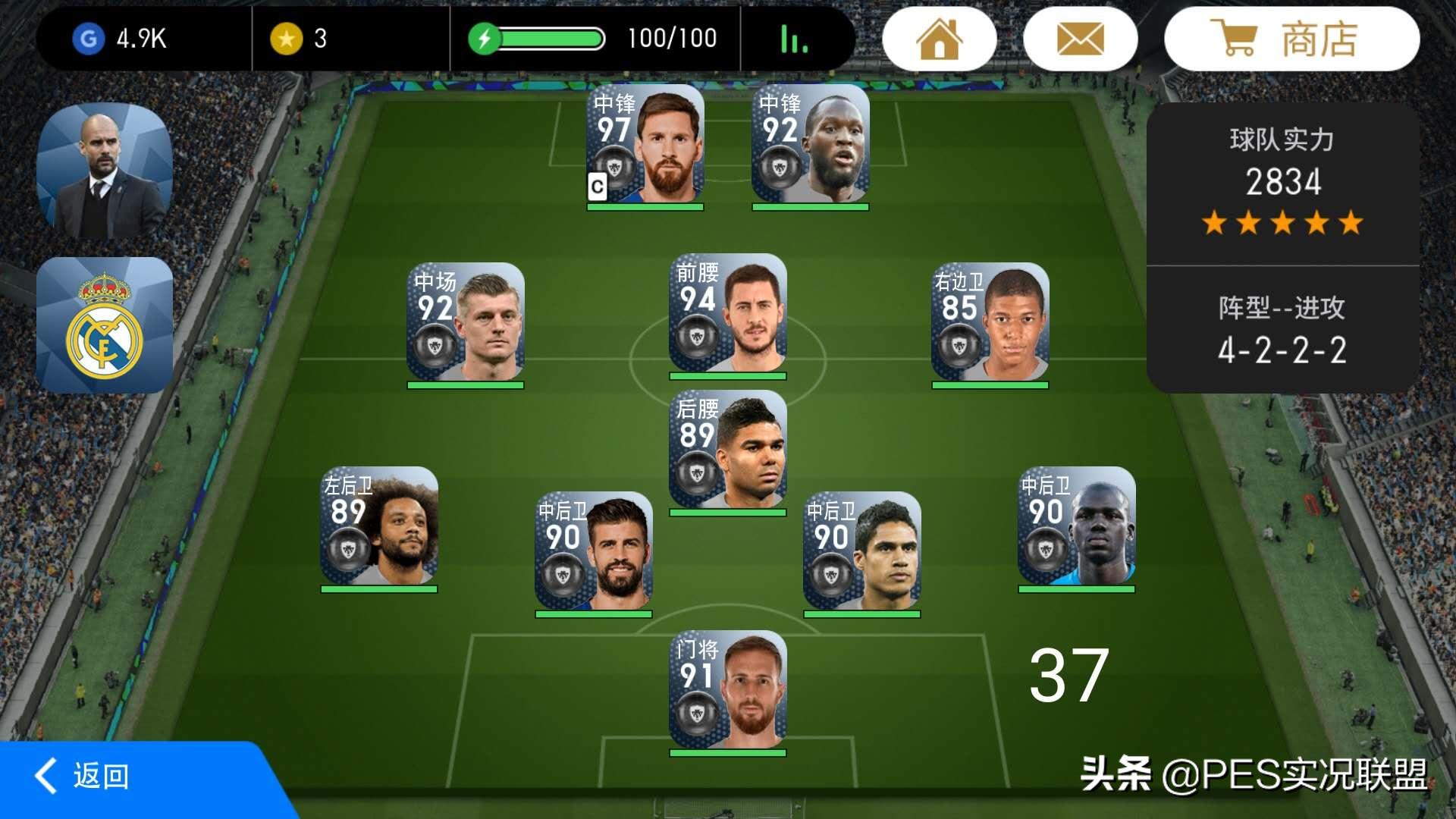Open the Real Madrid club crest
Screen dimensions: 1456x819
click(105, 325)
